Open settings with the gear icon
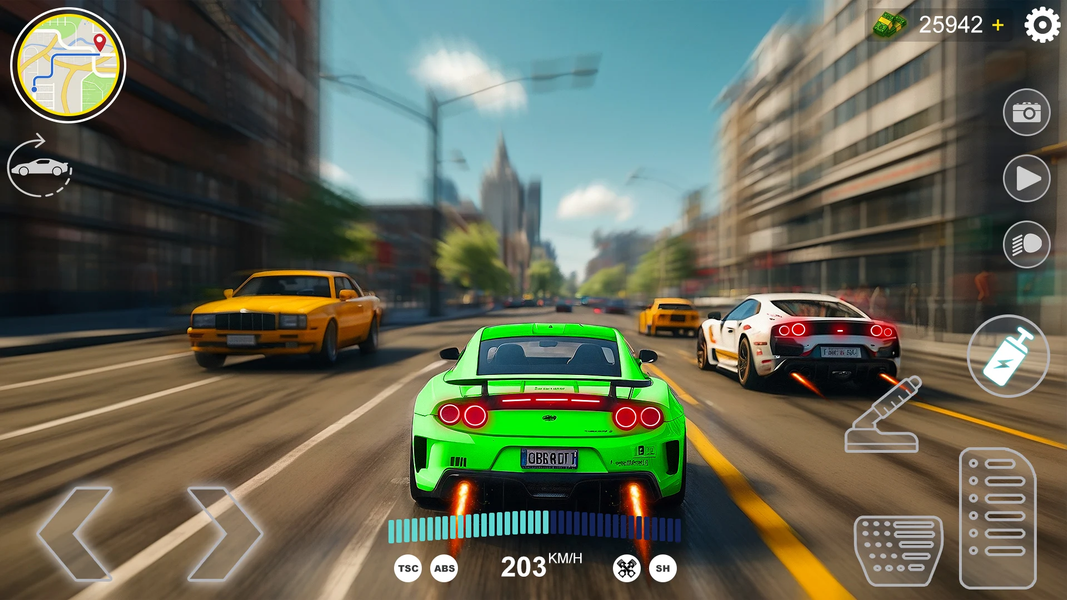The image size is (1067, 600). click(x=1042, y=25)
